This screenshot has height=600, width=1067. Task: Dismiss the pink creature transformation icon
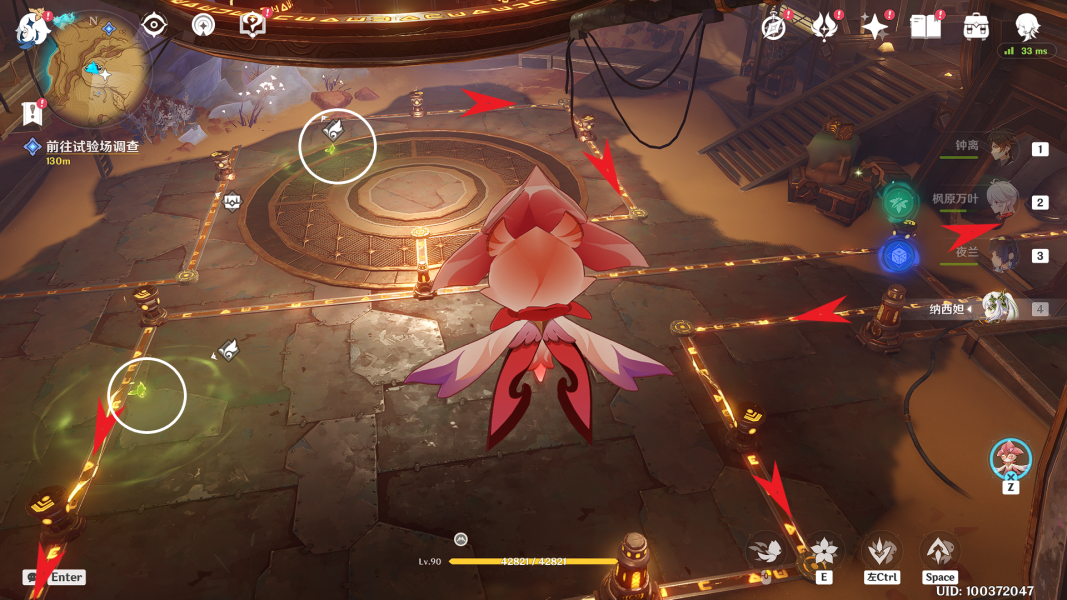(x=1010, y=459)
